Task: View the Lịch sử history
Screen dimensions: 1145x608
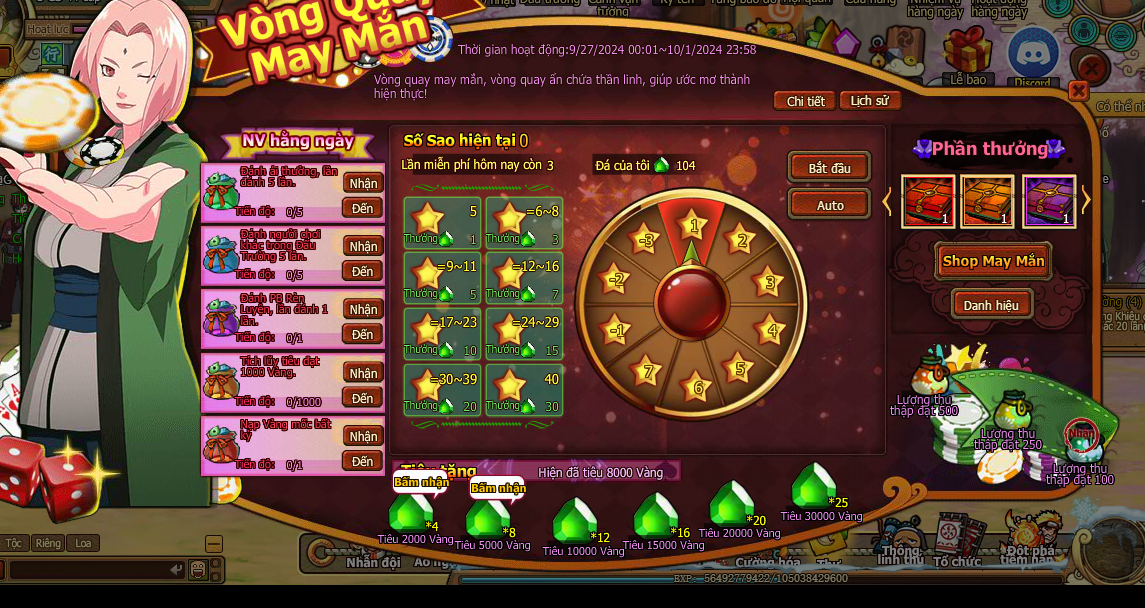Action: [x=869, y=101]
